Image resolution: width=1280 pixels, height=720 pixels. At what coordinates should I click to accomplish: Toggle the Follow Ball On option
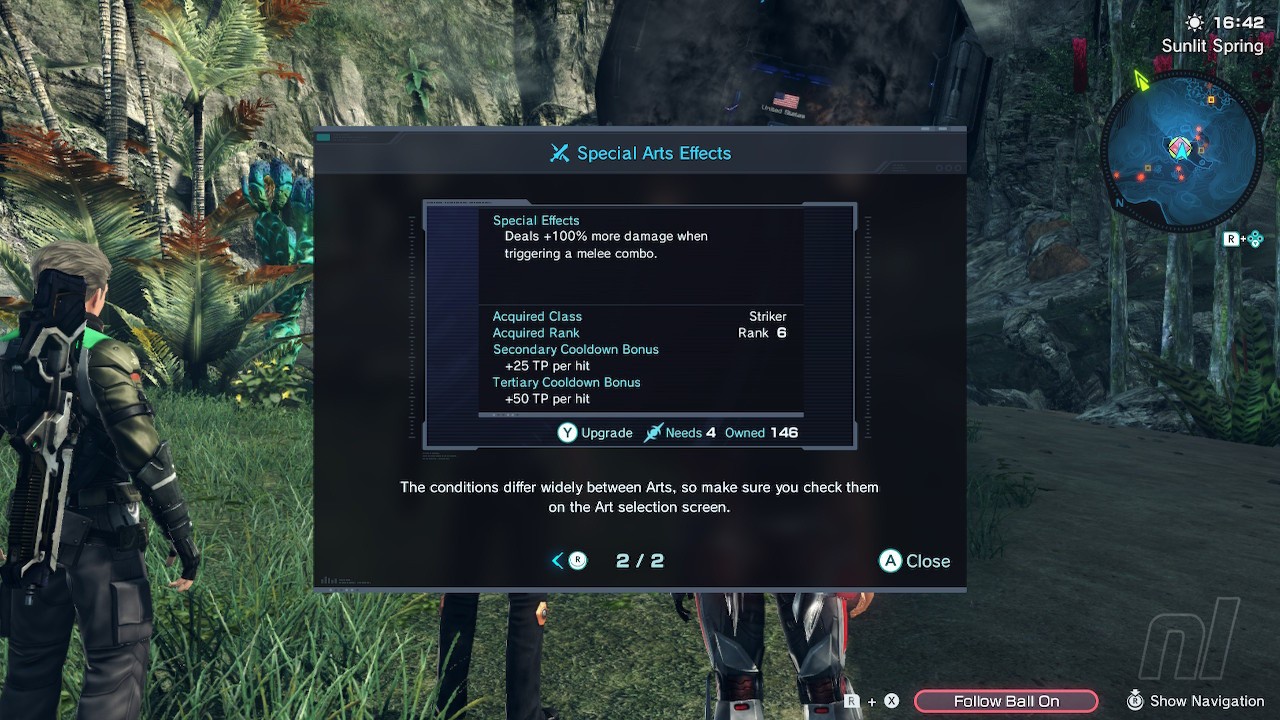coord(1006,701)
